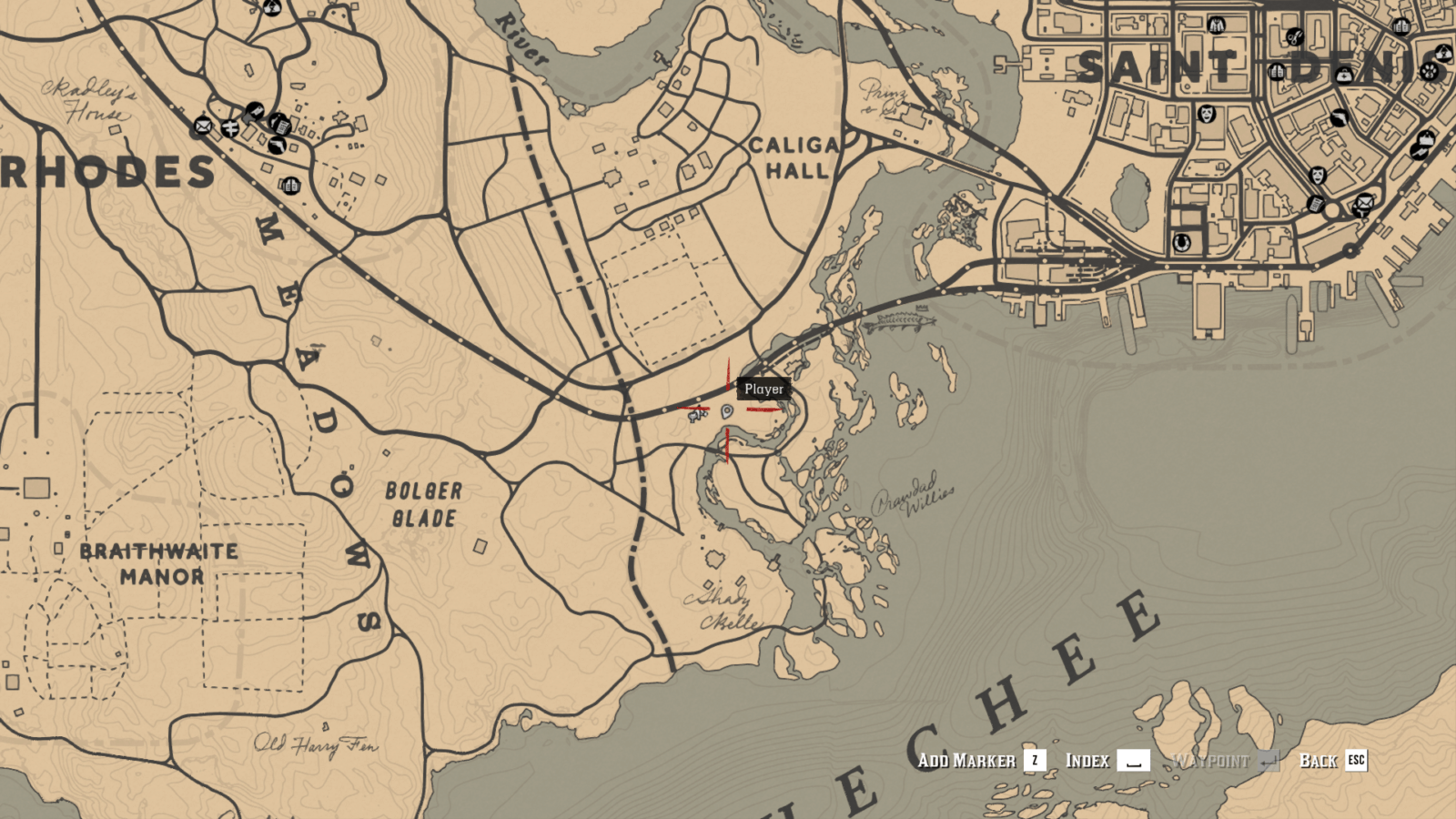Click the gunsmith icon near Saint Denis docks
Viewport: 1456px width, 819px height.
(1418, 152)
